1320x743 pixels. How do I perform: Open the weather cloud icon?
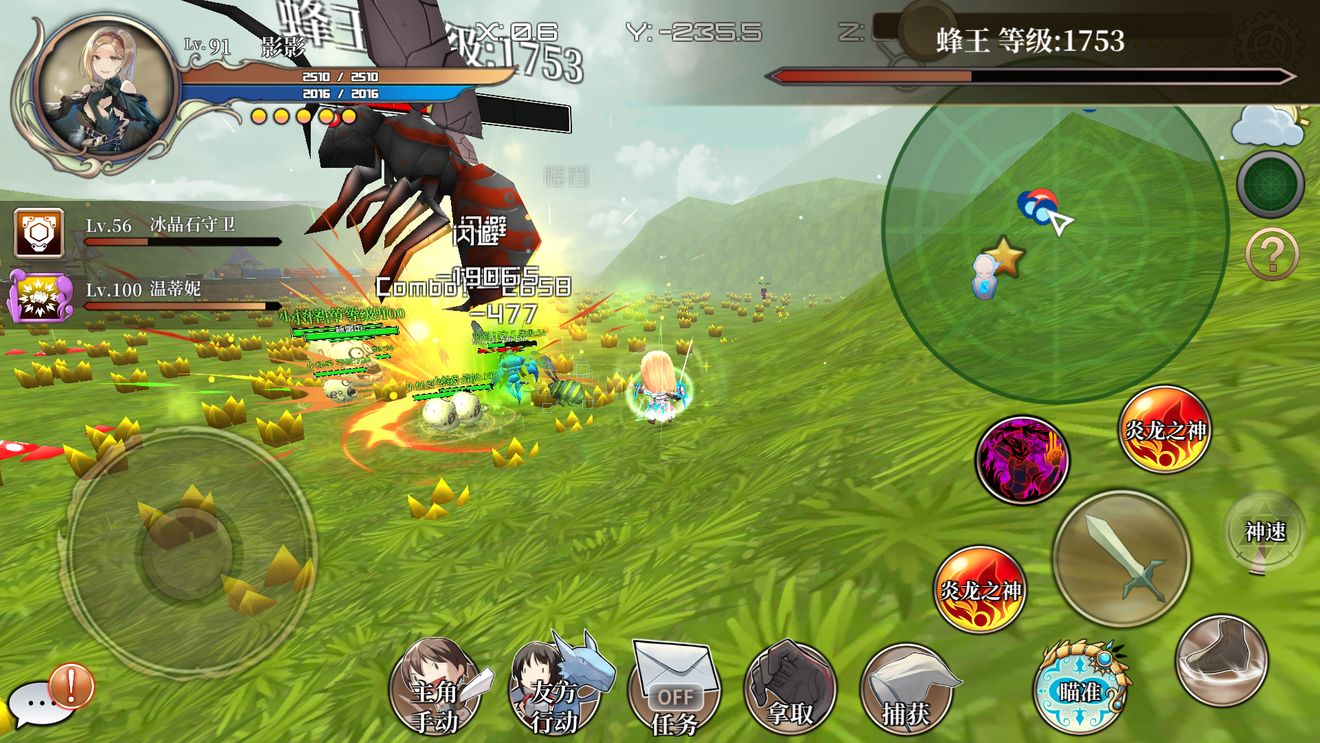[x=1266, y=125]
